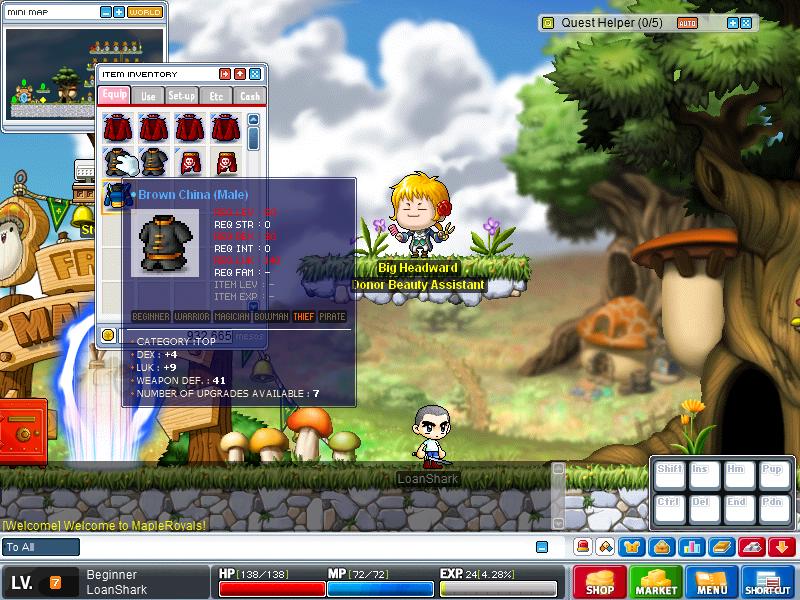The image size is (800, 600).
Task: Open the MARKET button
Action: (x=657, y=582)
